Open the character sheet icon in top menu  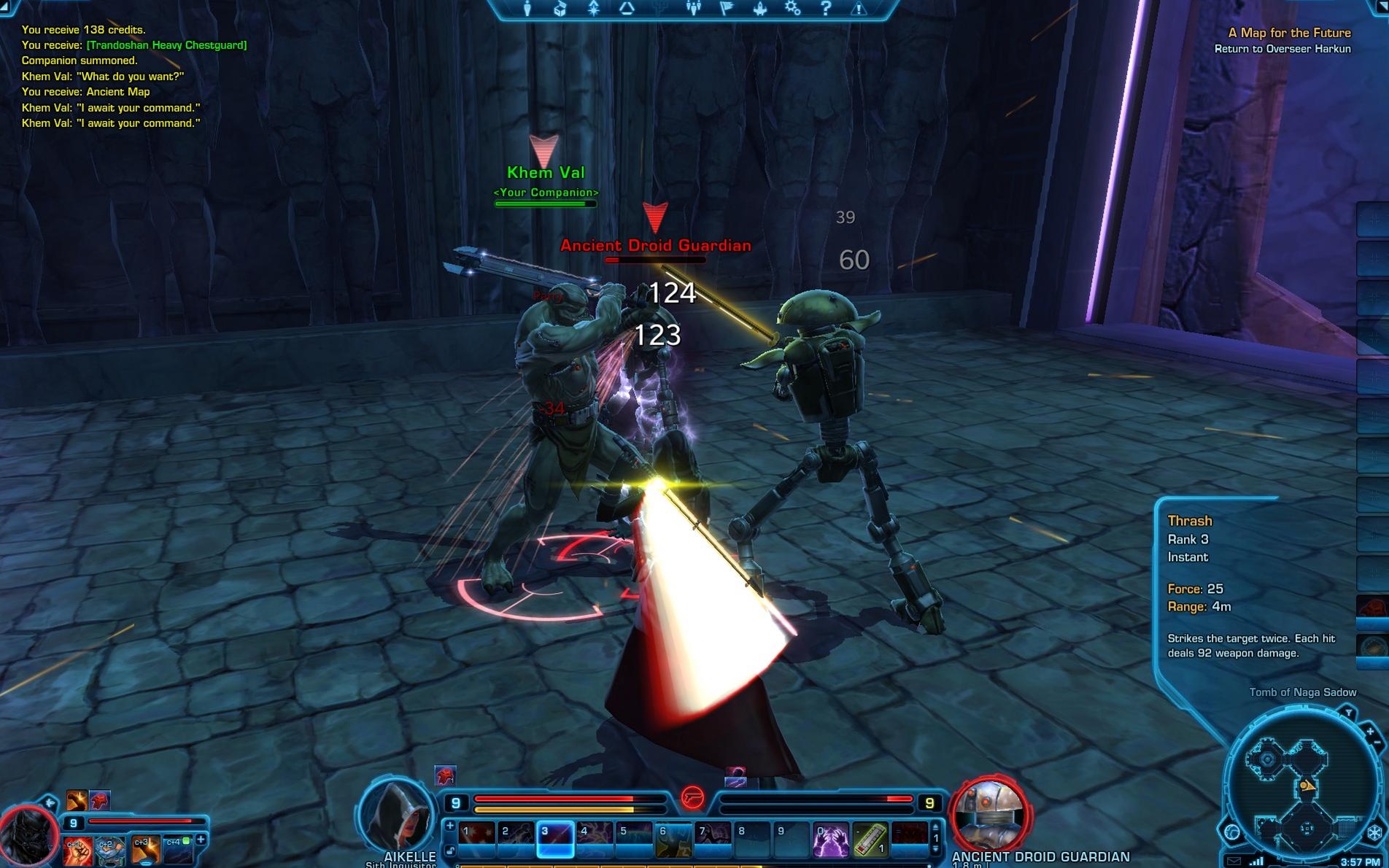click(x=527, y=9)
